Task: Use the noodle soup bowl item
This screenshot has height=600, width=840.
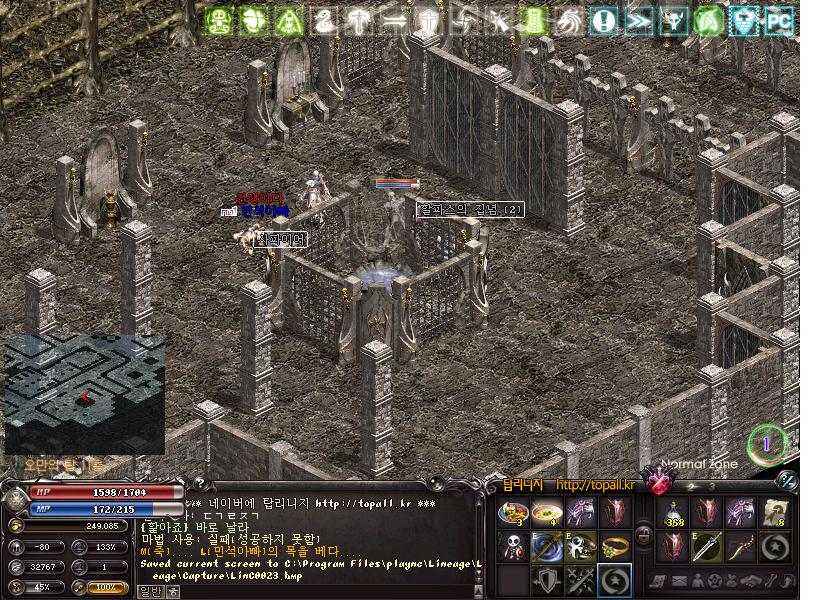Action: tap(545, 513)
